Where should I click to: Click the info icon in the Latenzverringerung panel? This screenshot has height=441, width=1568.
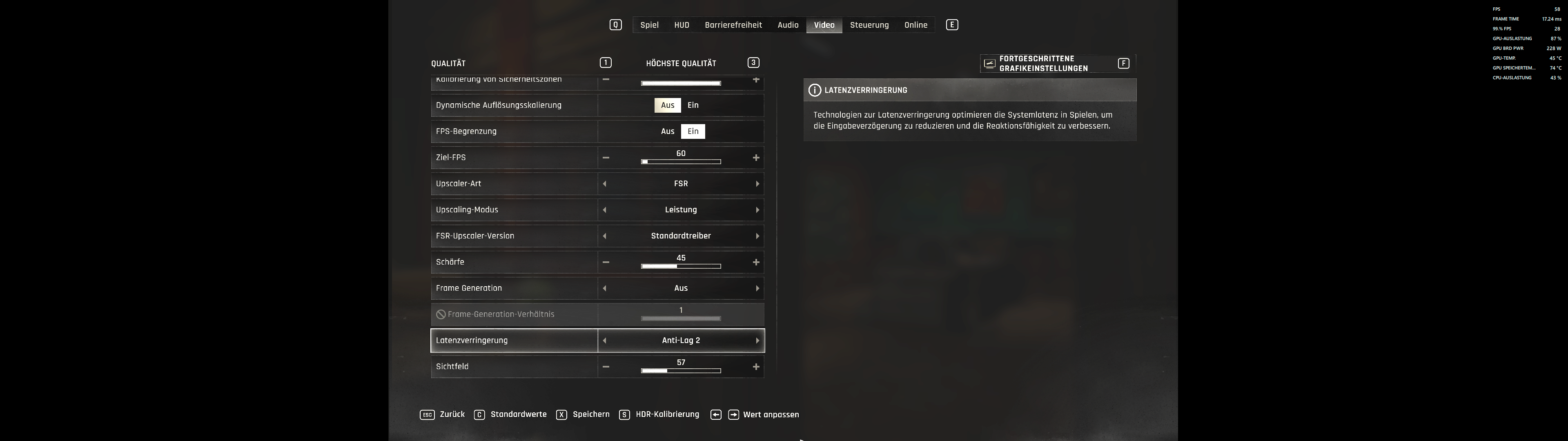click(816, 89)
